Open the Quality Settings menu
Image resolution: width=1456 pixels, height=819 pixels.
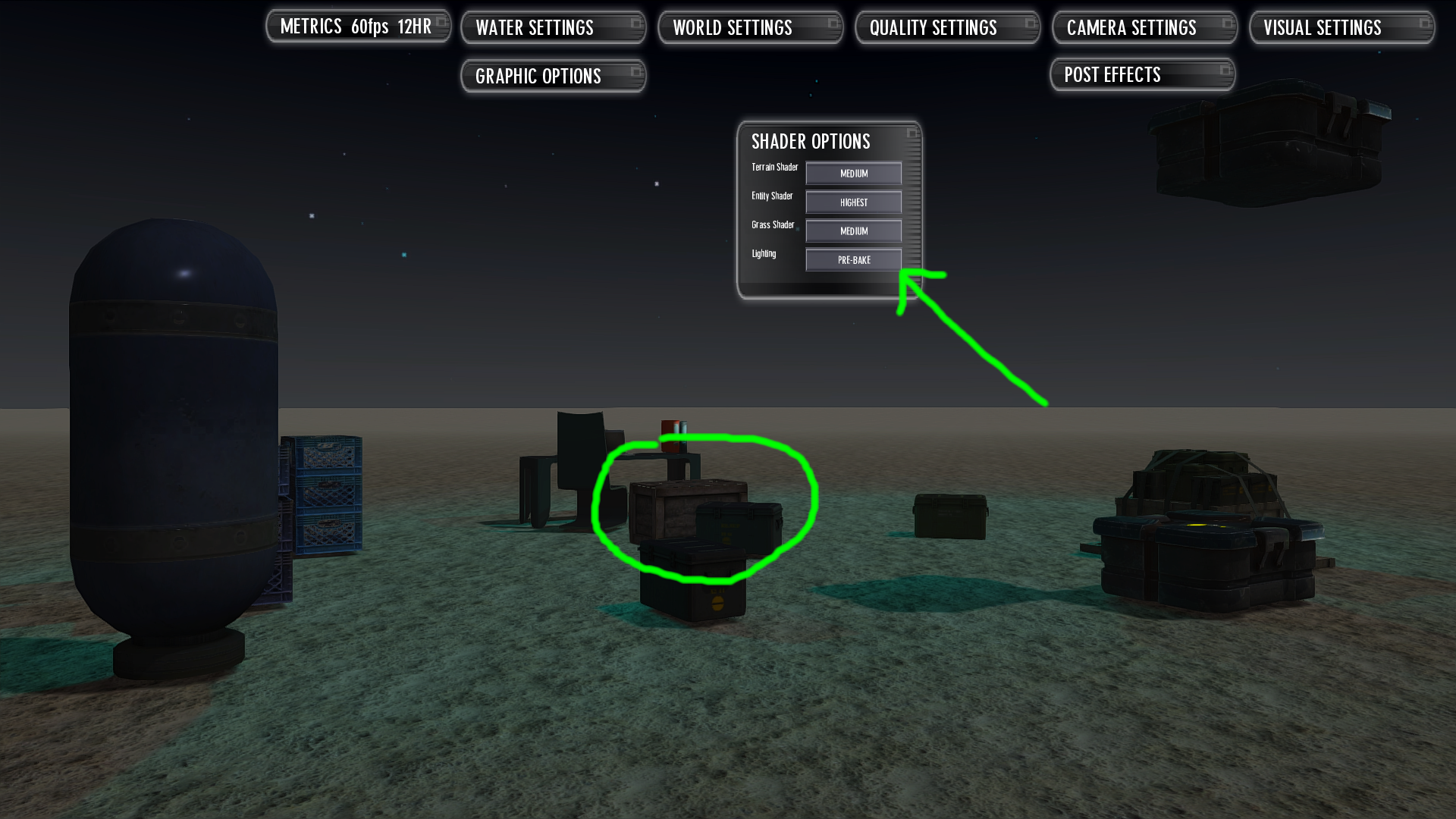coord(934,27)
